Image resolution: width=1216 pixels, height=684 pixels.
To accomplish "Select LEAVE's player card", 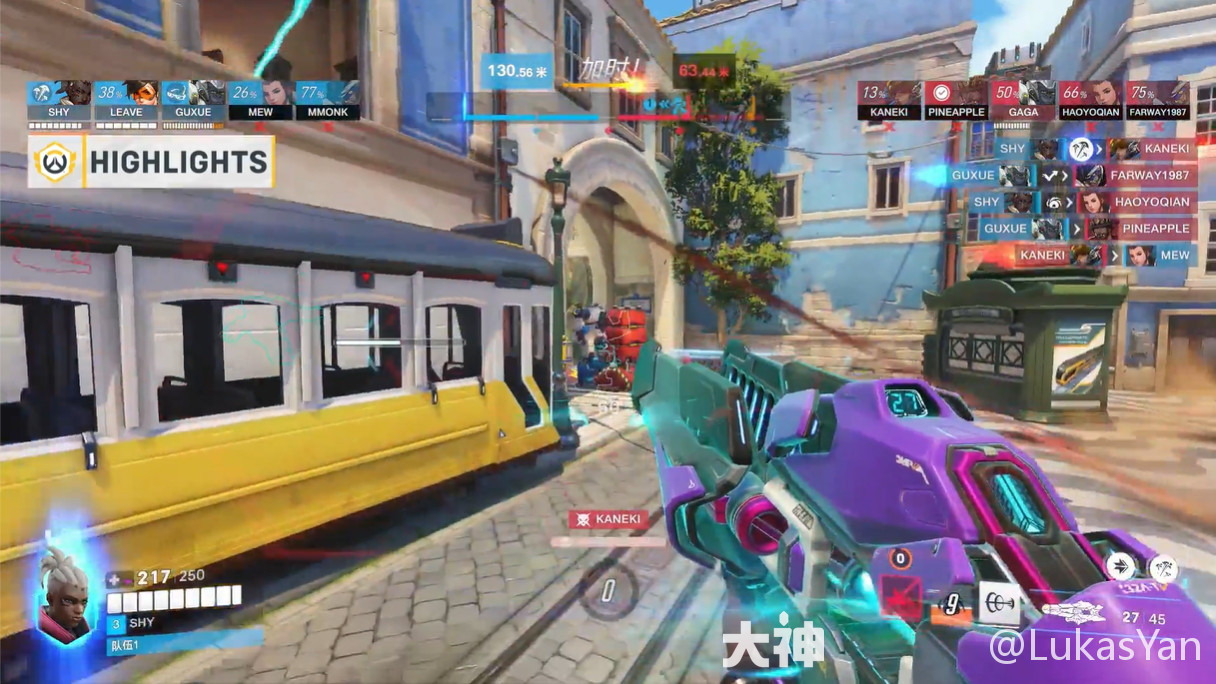I will point(126,100).
